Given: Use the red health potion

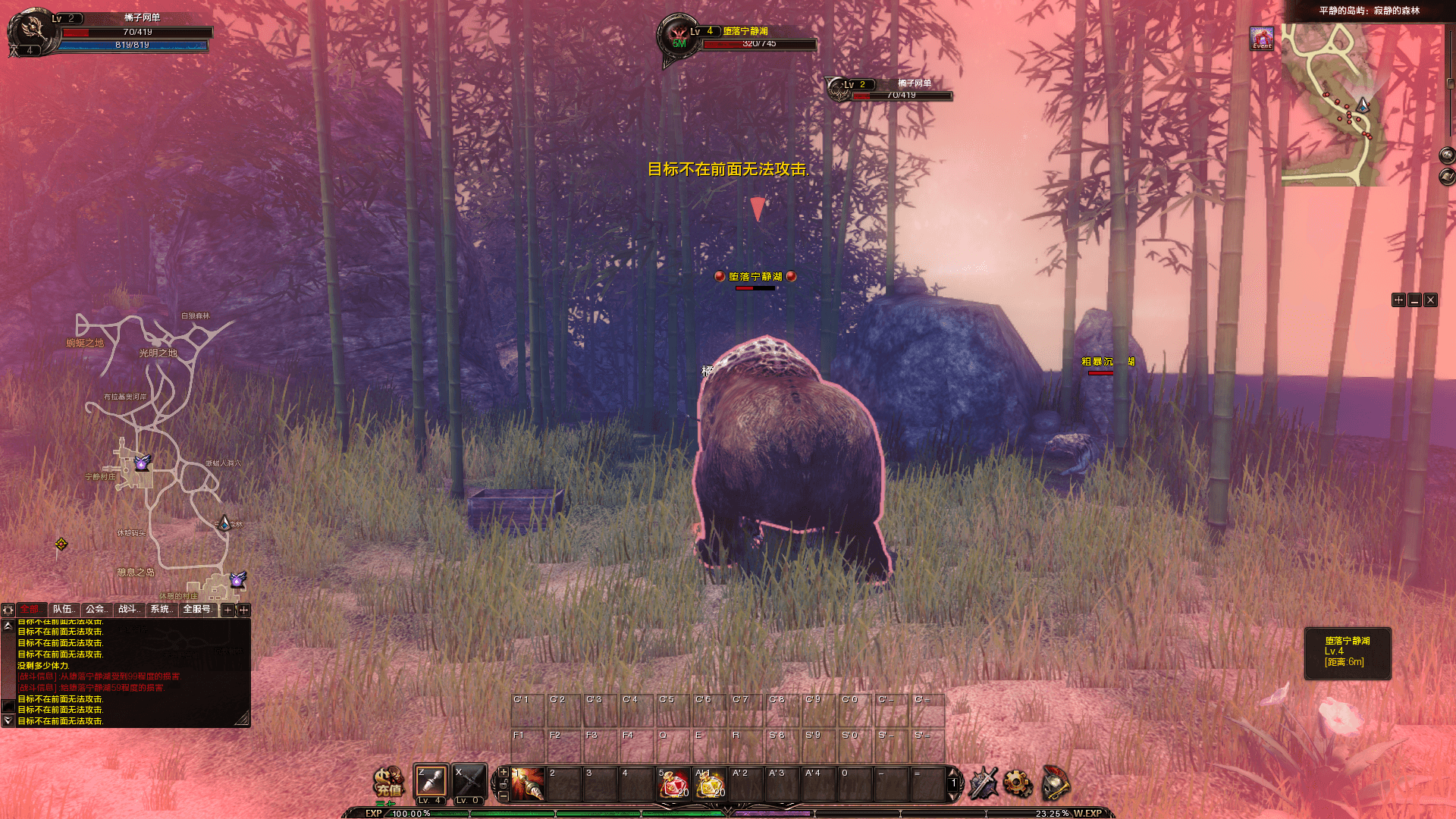Looking at the screenshot, I should [673, 785].
